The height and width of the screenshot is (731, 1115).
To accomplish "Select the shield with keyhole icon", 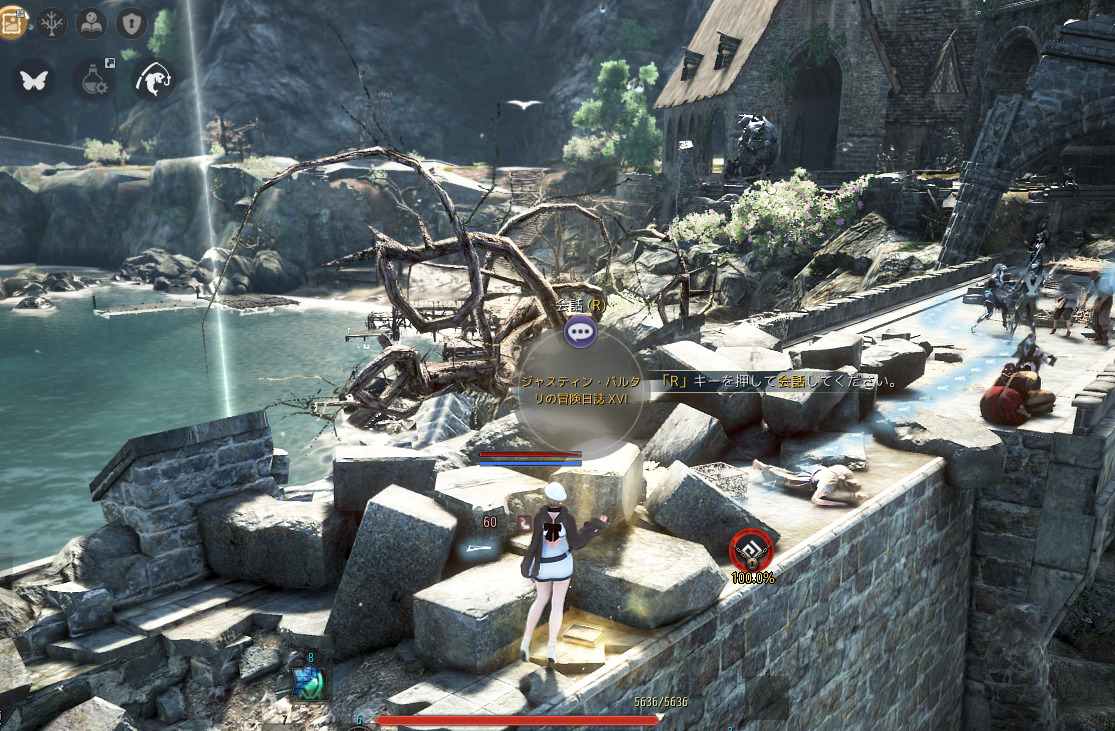I will pyautogui.click(x=131, y=22).
